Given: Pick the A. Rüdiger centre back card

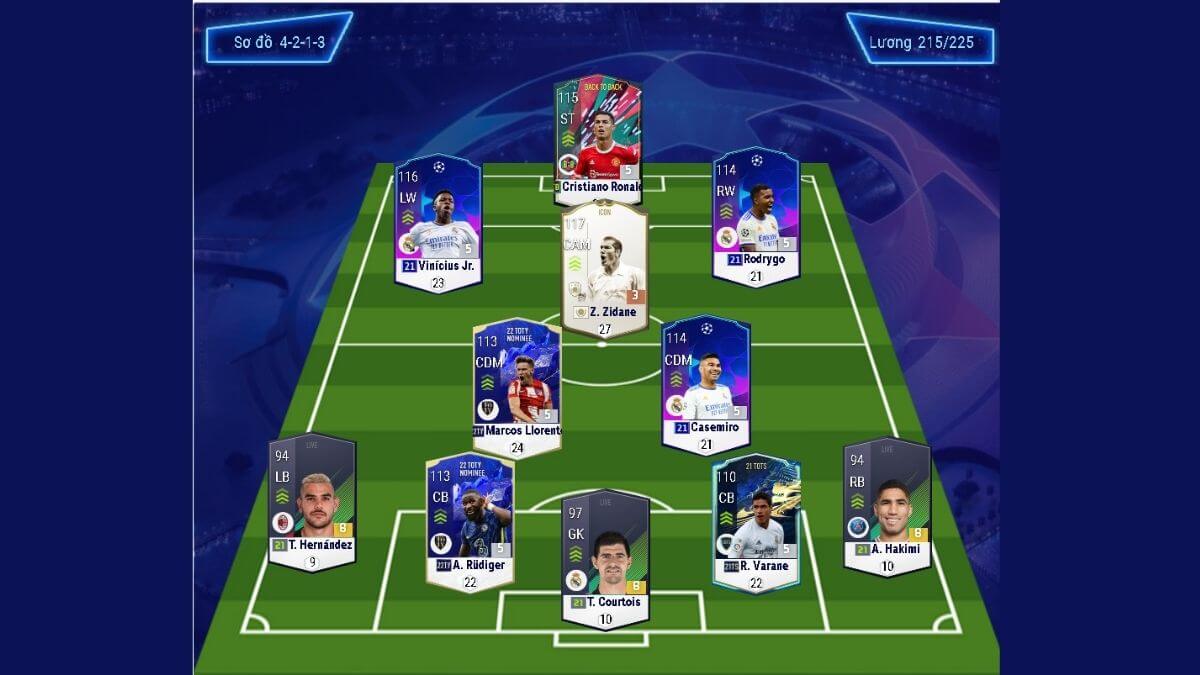Looking at the screenshot, I should [470, 520].
